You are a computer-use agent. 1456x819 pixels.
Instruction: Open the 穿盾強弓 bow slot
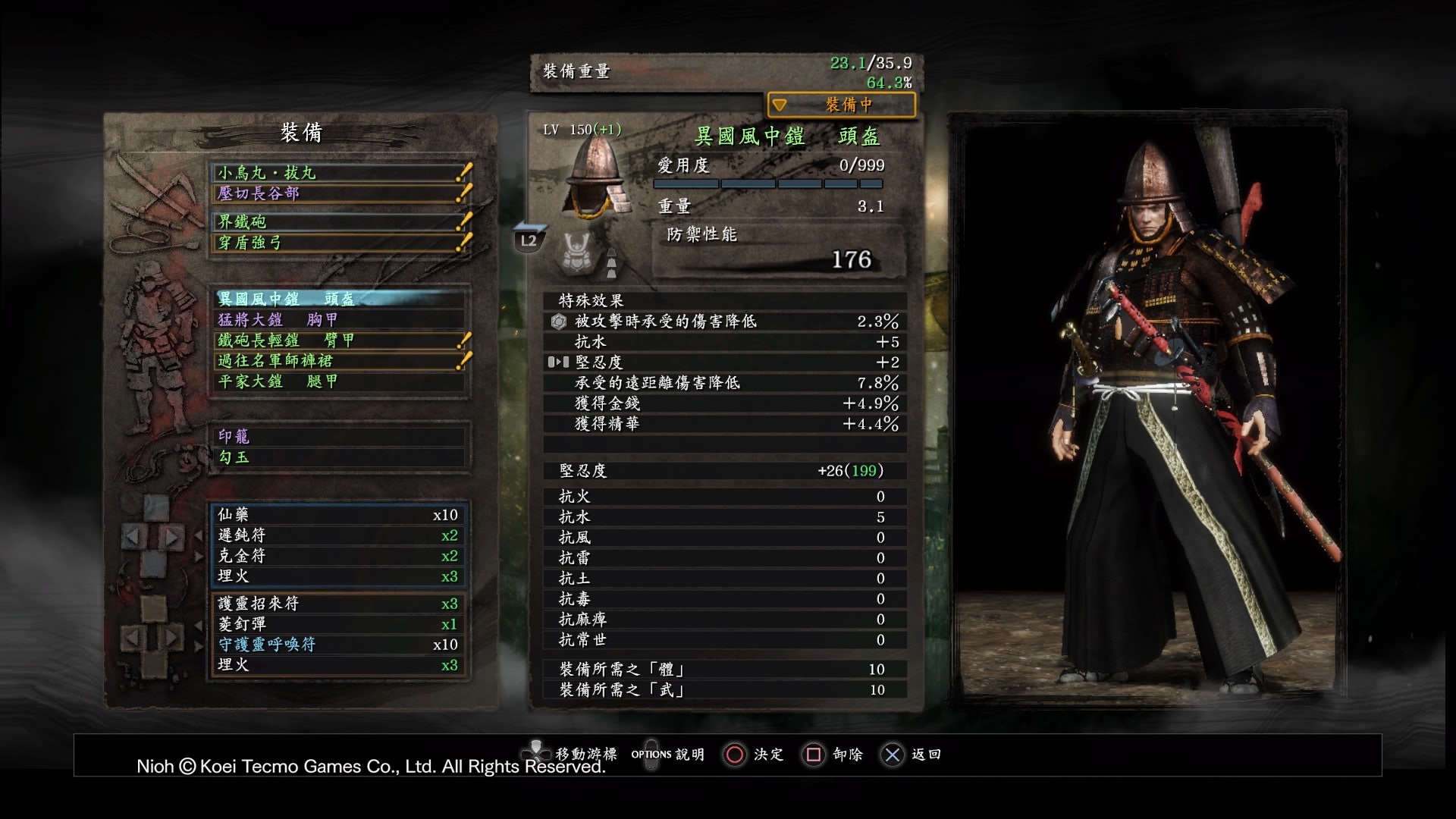[337, 243]
